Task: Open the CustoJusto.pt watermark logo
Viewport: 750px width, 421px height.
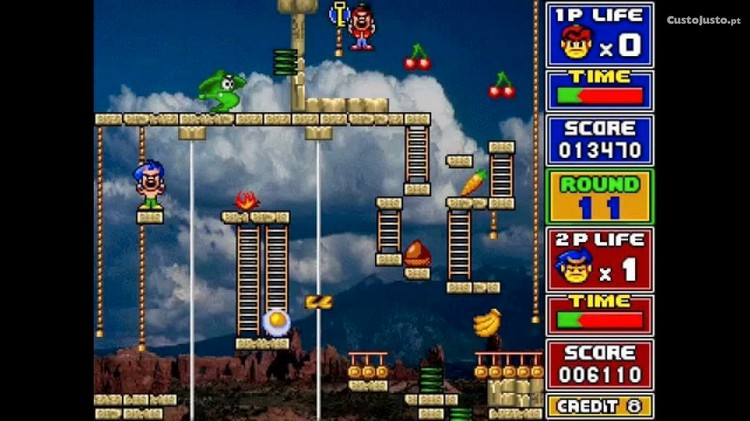Action: pyautogui.click(x=703, y=20)
